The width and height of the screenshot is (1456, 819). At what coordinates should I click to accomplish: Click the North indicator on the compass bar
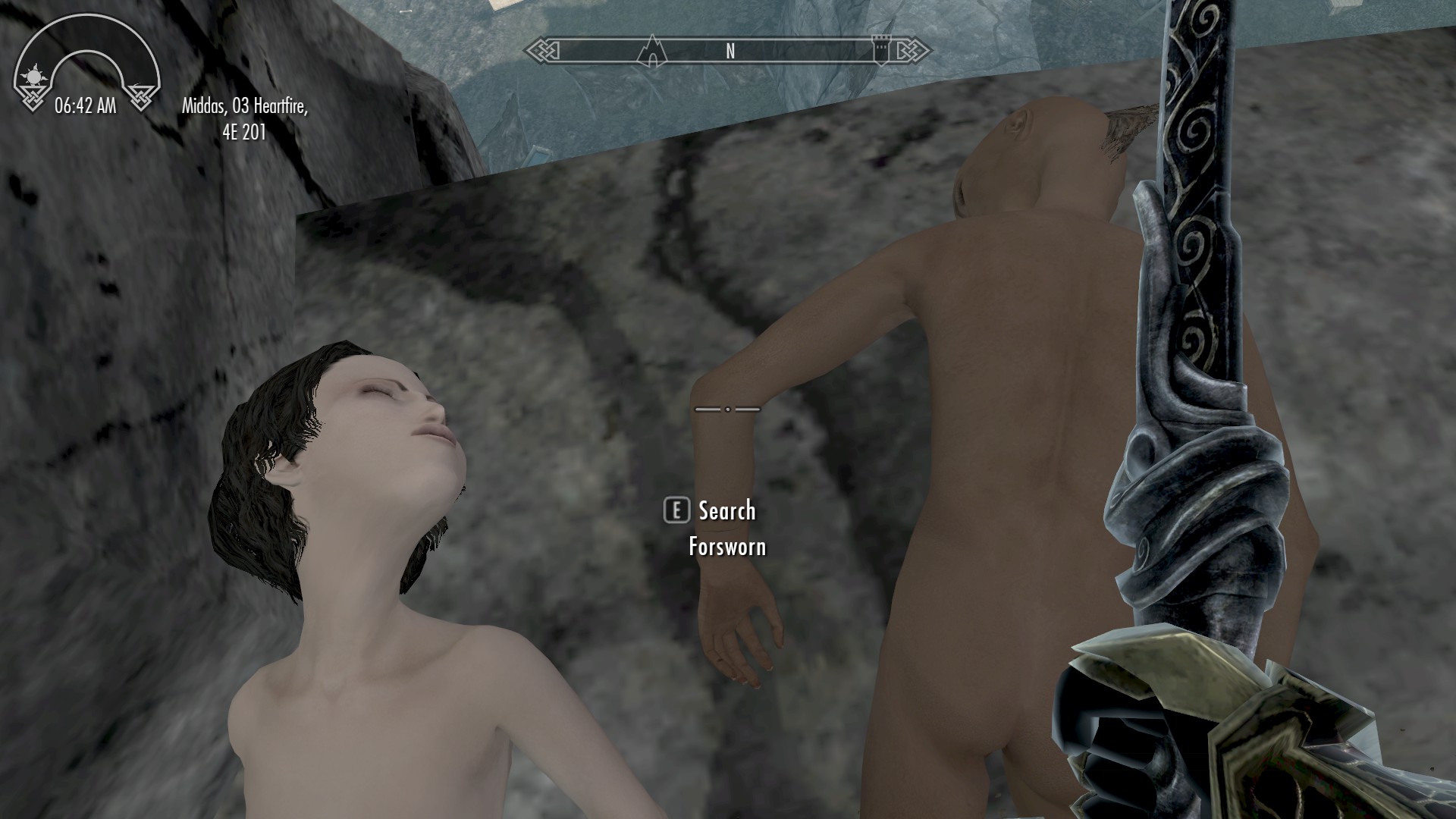(730, 51)
